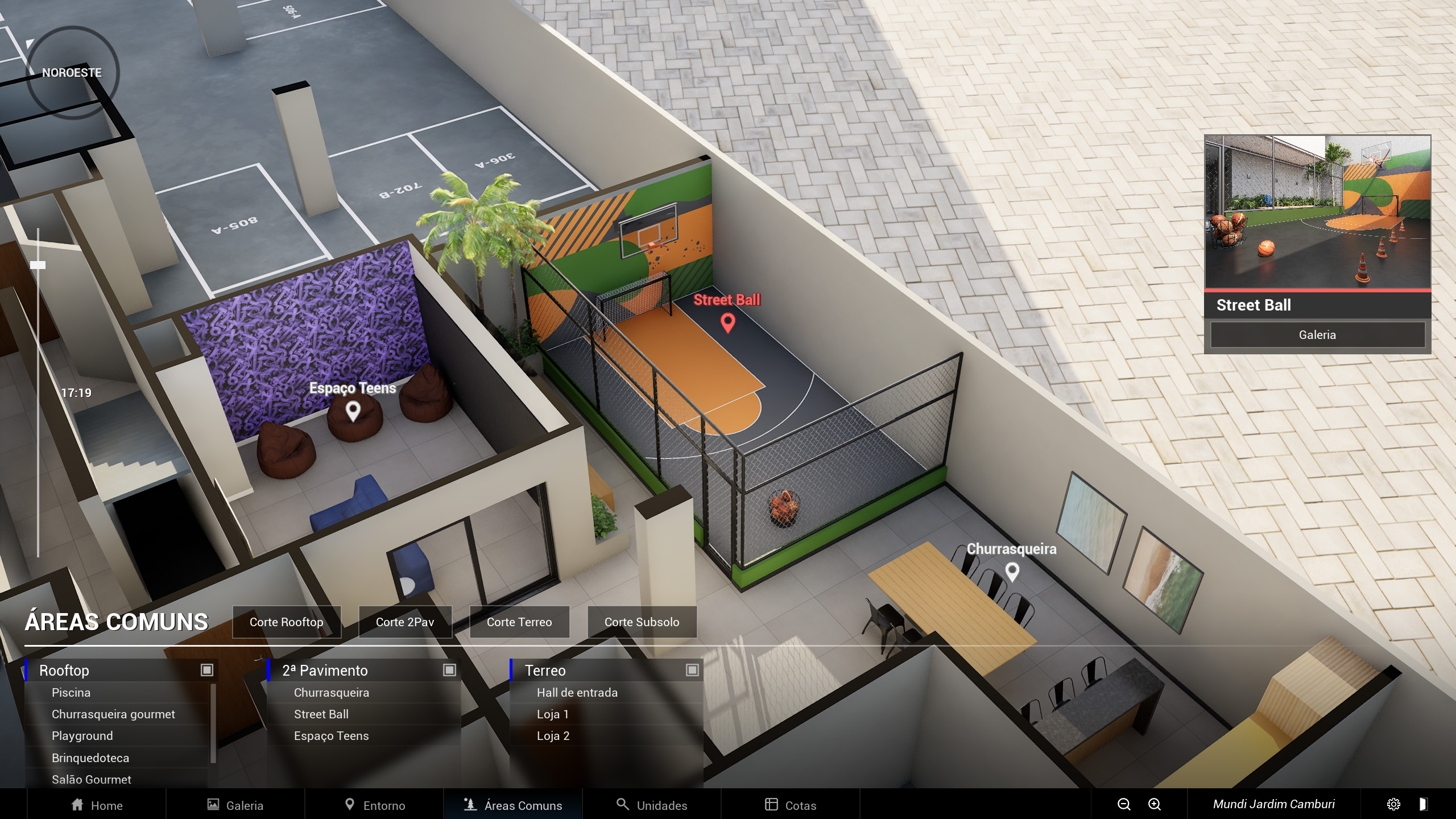Screen dimensions: 1456x819
Task: Click the zoom-in magnifier icon
Action: (1154, 804)
